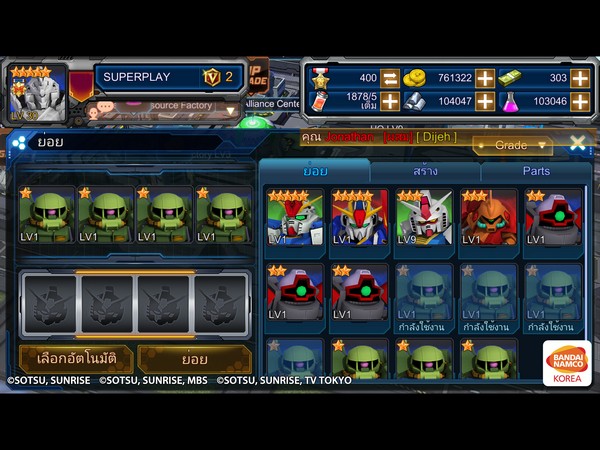Image resolution: width=600 pixels, height=450 pixels.
Task: Add more green cash with plus button
Action: tap(580, 78)
